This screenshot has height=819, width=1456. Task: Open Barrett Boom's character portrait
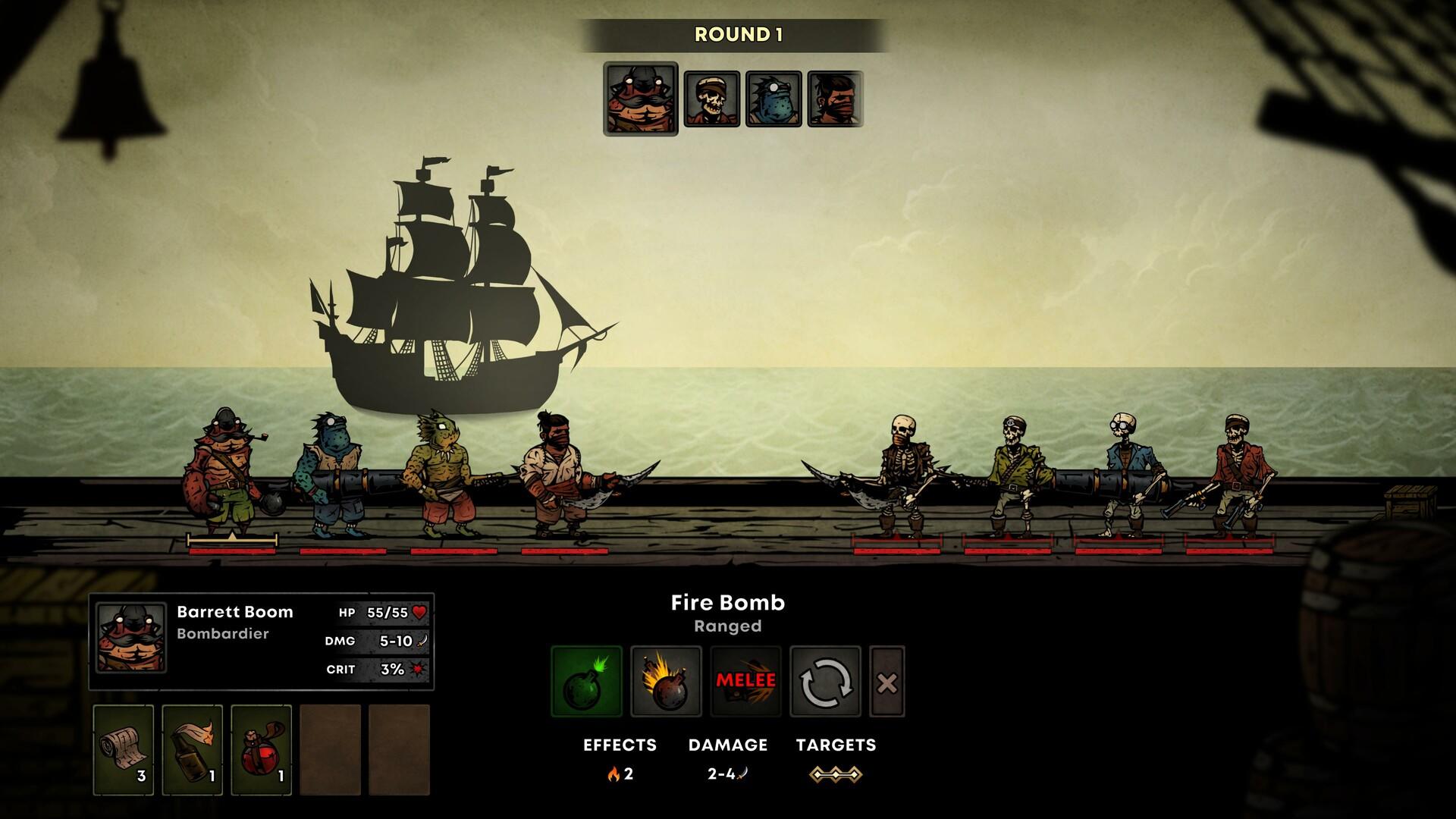click(x=131, y=637)
